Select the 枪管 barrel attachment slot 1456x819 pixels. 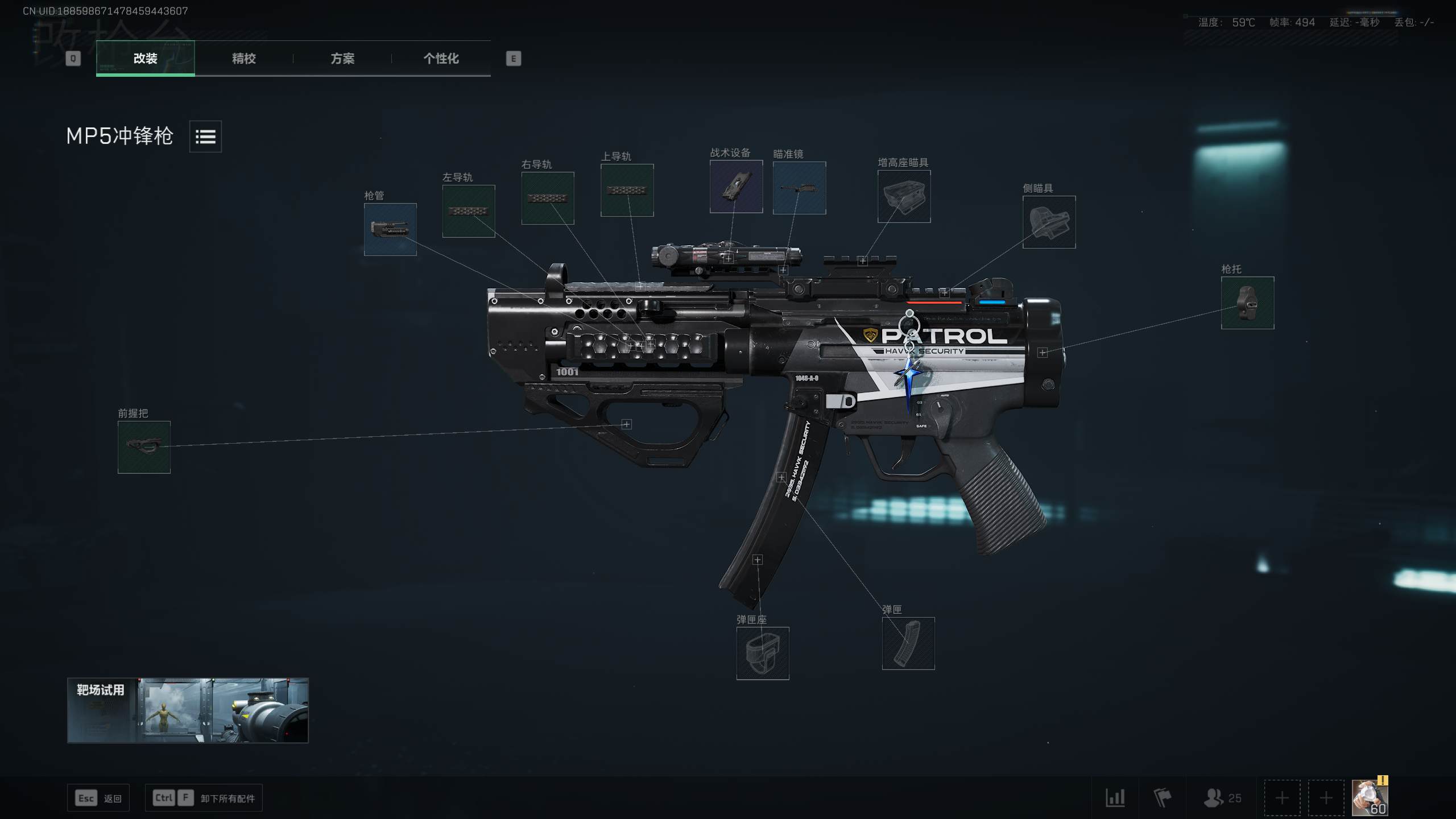click(x=390, y=230)
